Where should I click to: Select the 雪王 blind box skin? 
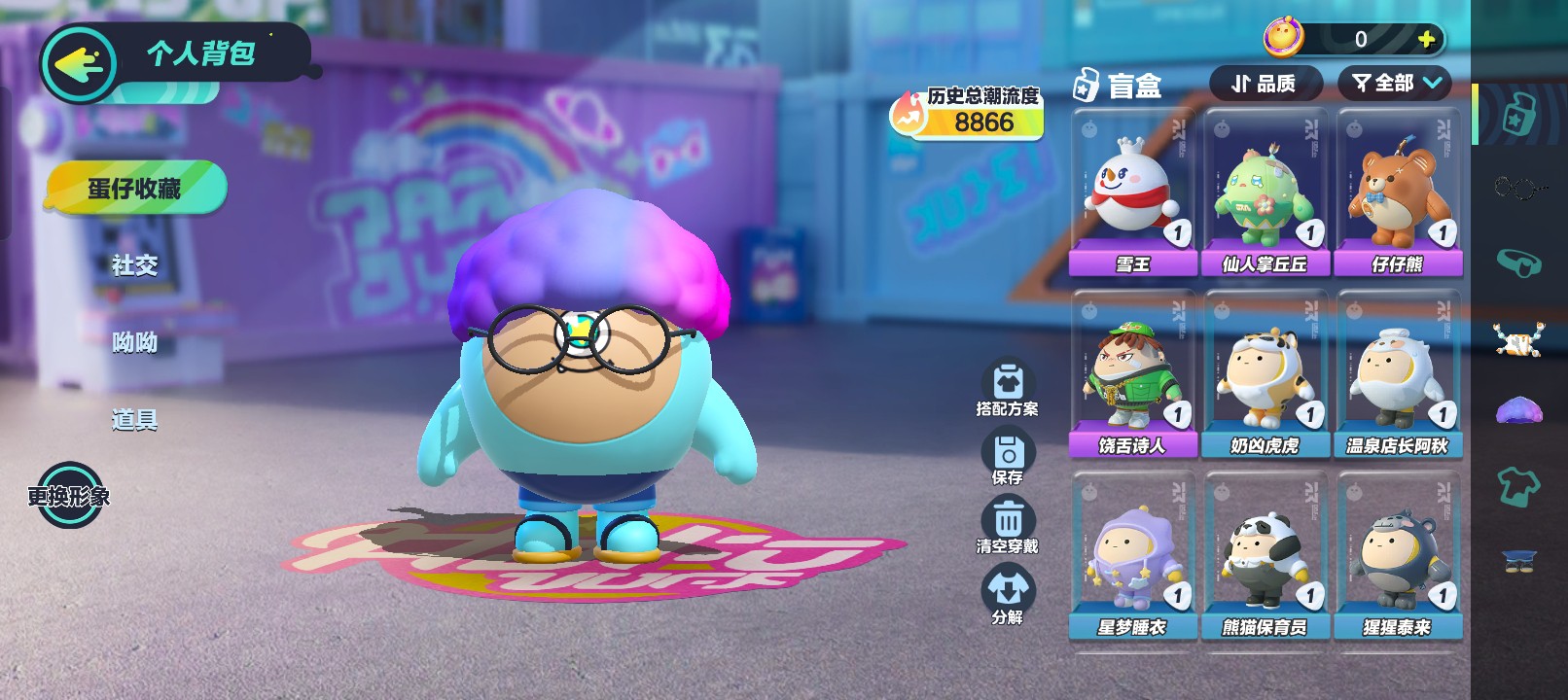(x=1132, y=192)
